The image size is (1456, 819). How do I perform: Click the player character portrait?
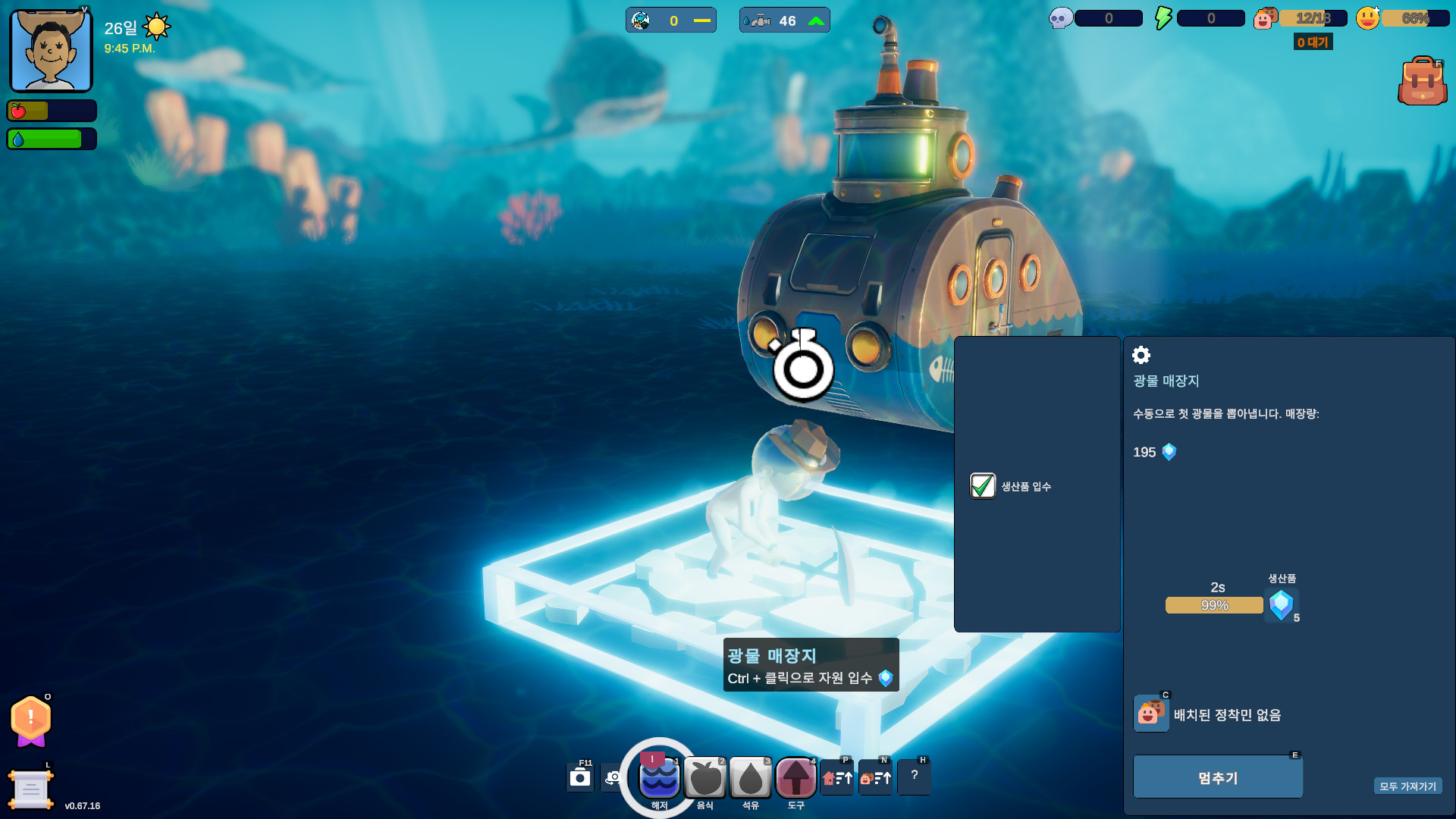[x=51, y=51]
